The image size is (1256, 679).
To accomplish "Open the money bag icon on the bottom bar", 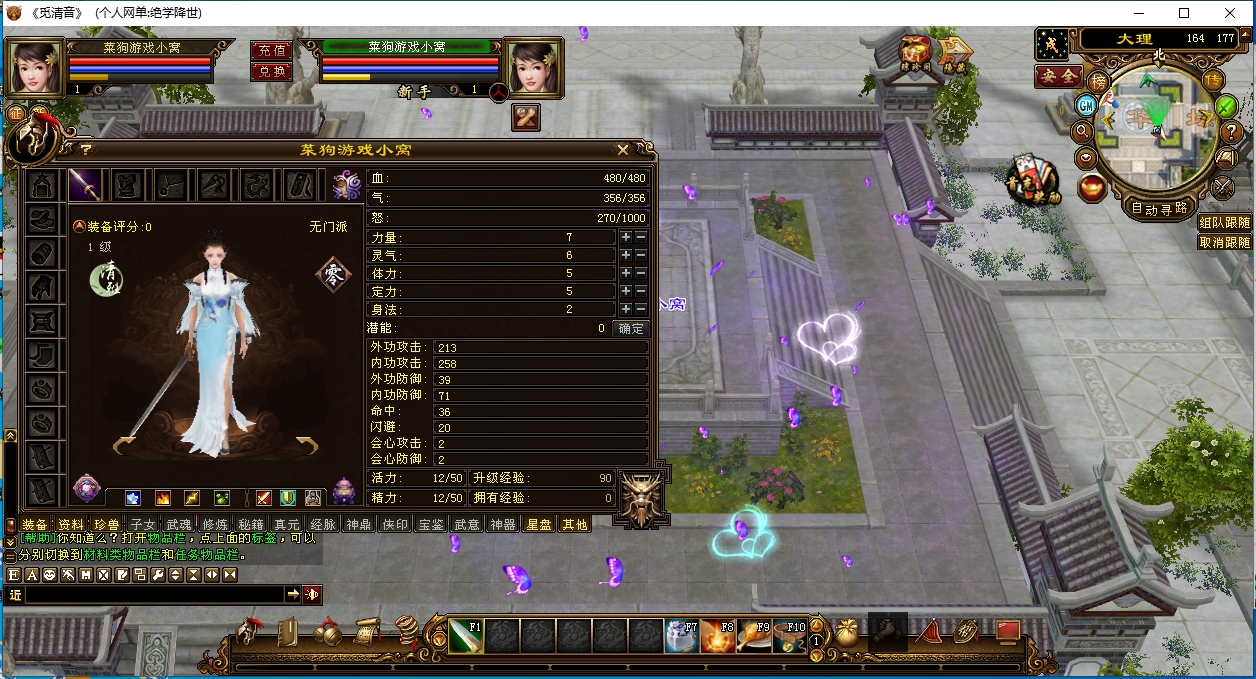I will 847,633.
